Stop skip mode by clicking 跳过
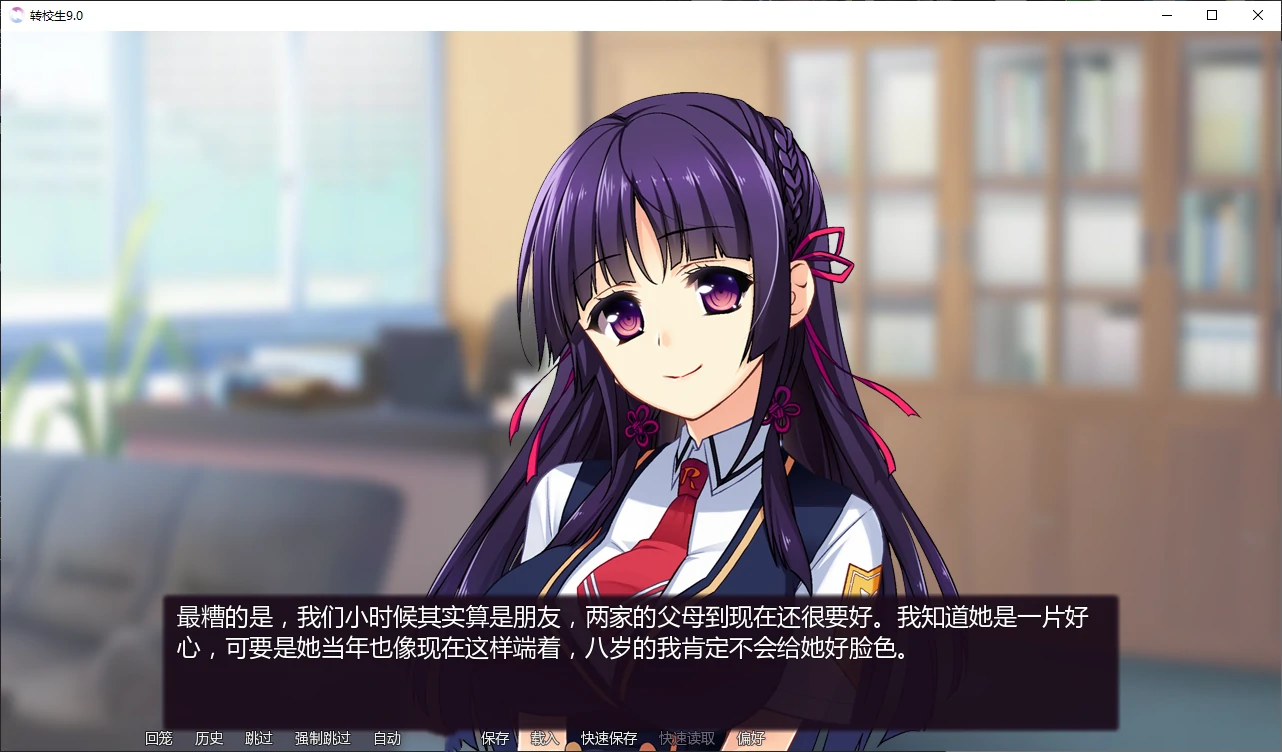Screen dimensions: 1282x752 click(x=259, y=738)
